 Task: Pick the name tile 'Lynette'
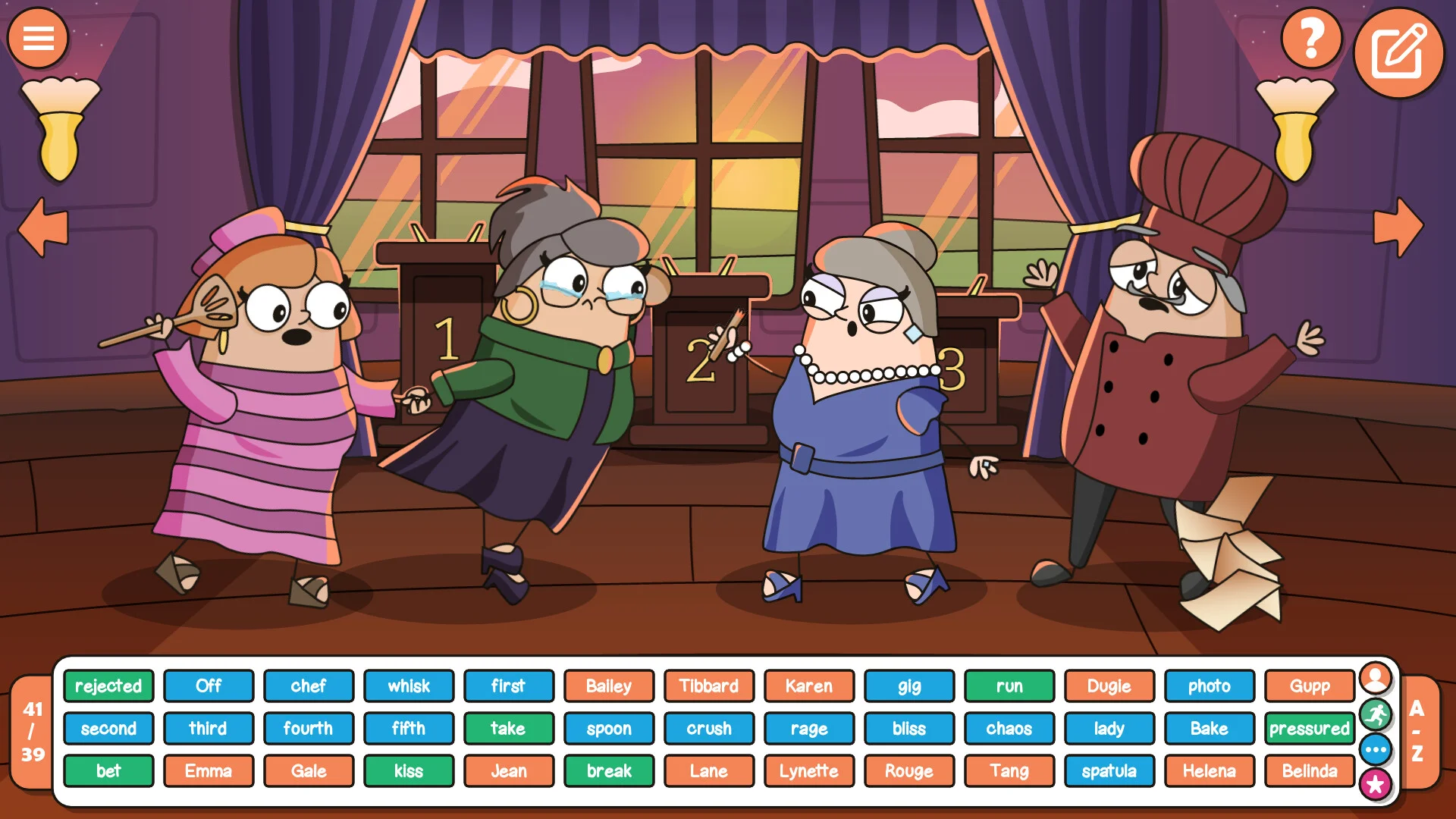[x=809, y=770]
